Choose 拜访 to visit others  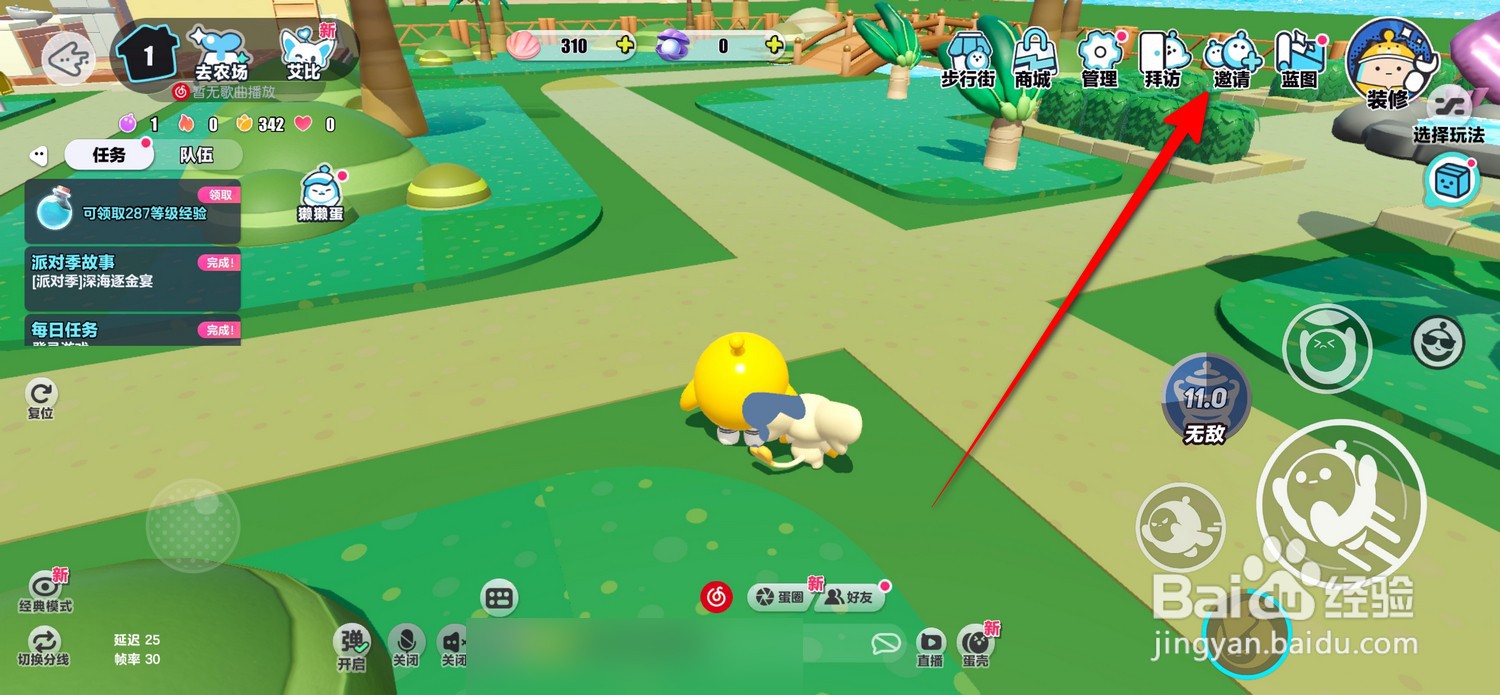(x=1163, y=58)
